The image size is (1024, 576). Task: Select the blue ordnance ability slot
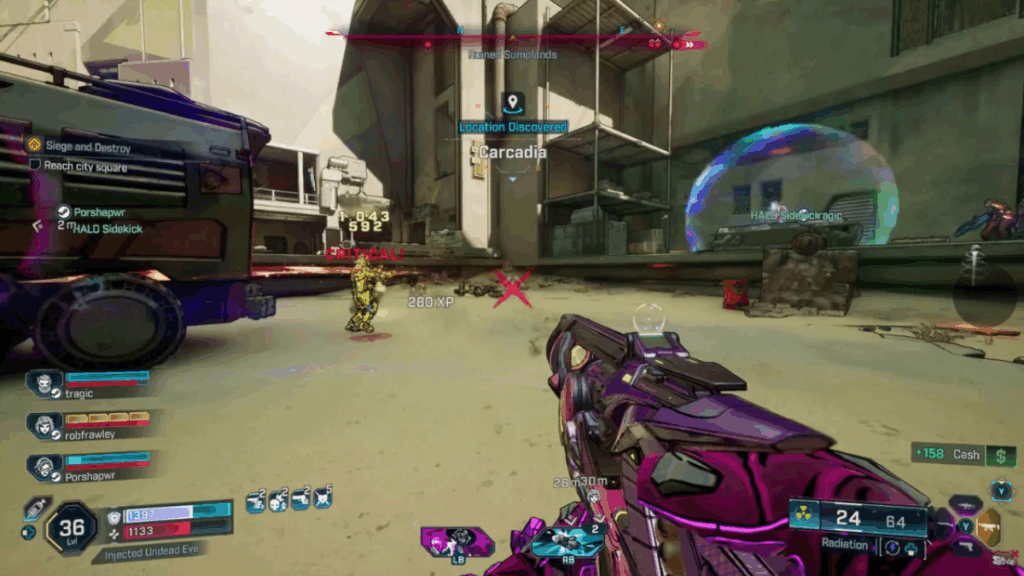[x=566, y=541]
